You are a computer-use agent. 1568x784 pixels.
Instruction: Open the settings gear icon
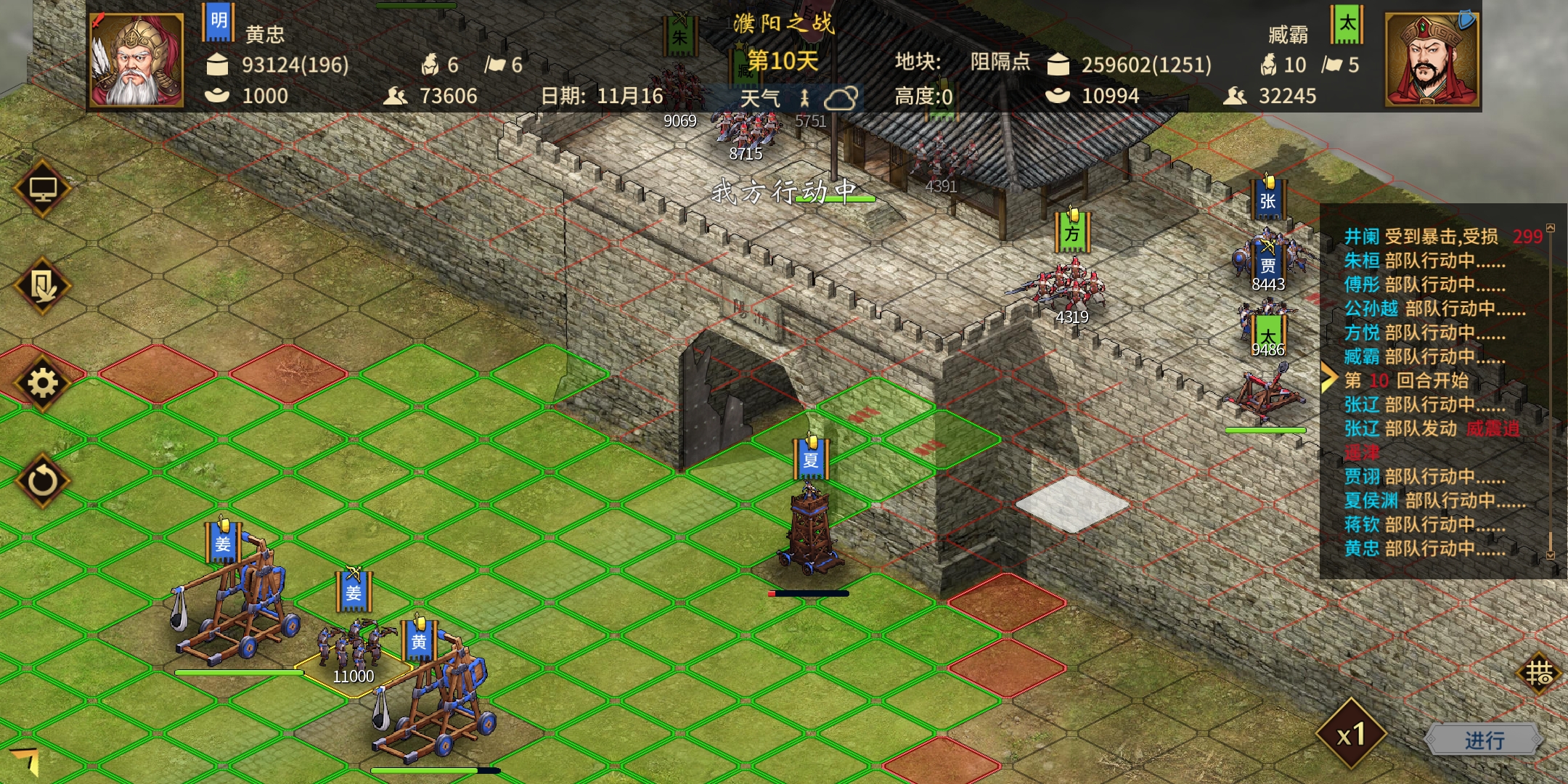(x=42, y=383)
